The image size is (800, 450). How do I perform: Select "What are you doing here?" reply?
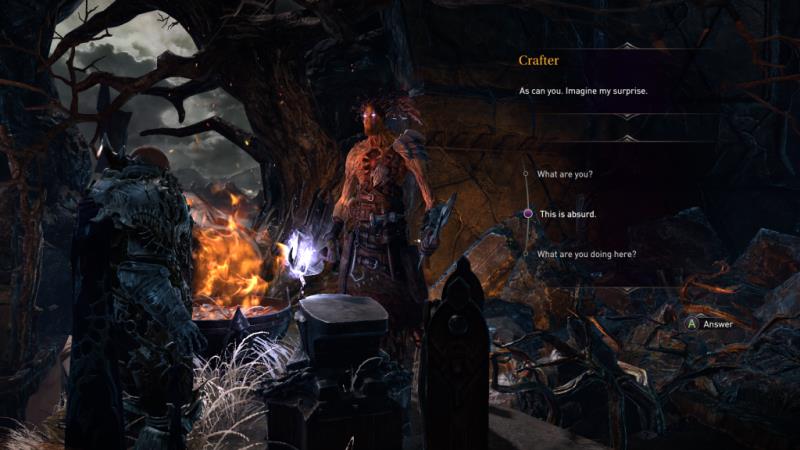pos(586,254)
